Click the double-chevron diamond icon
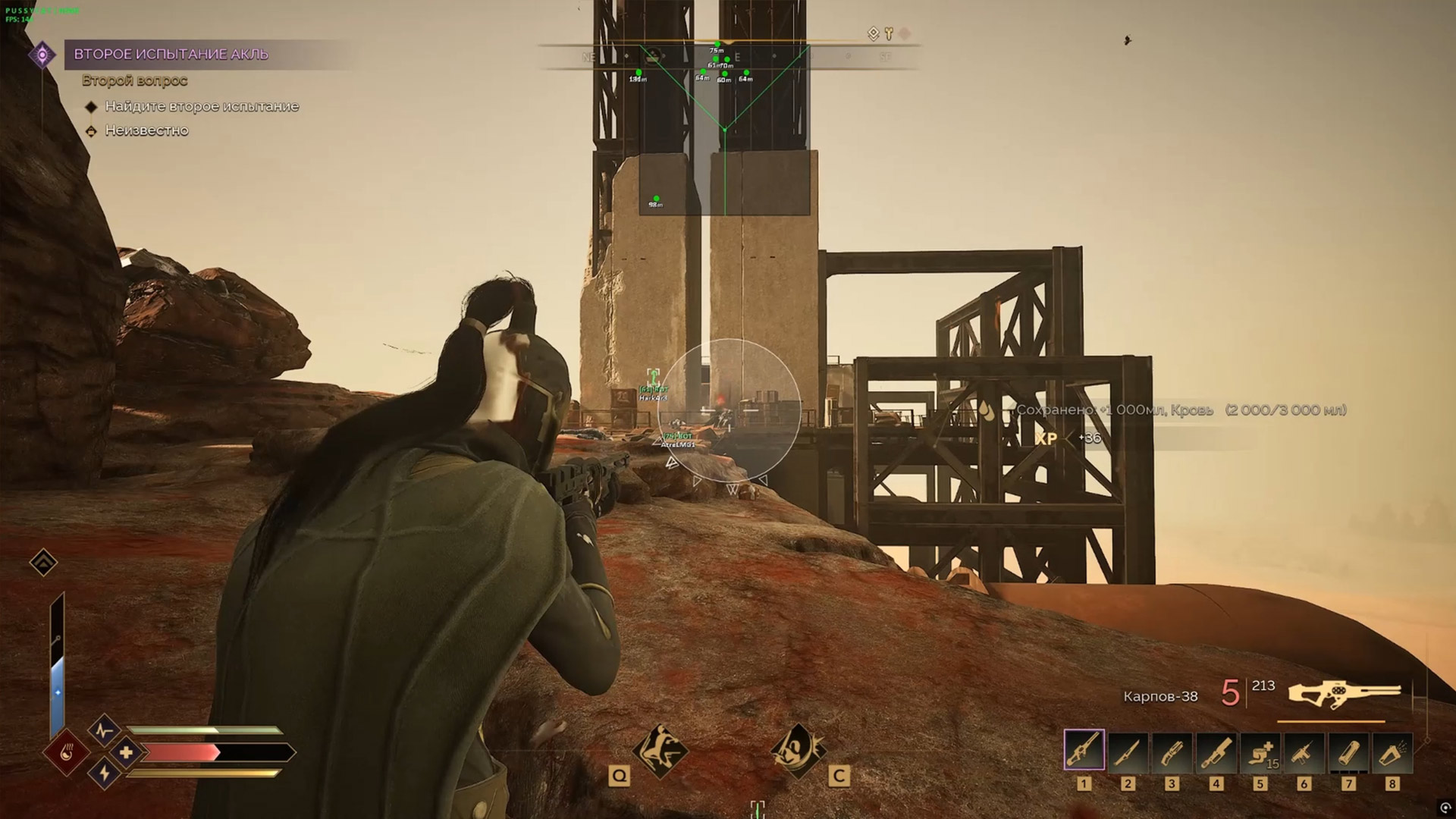 43,562
